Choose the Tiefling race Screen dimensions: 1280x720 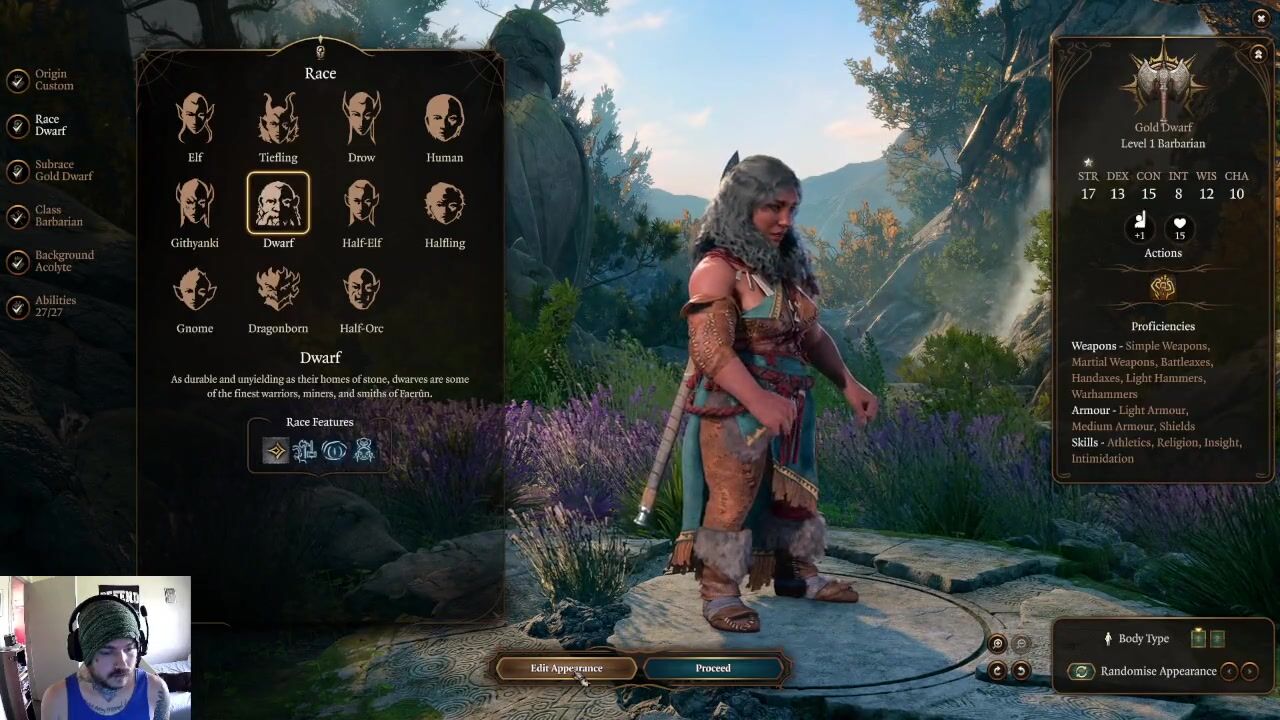pos(278,119)
